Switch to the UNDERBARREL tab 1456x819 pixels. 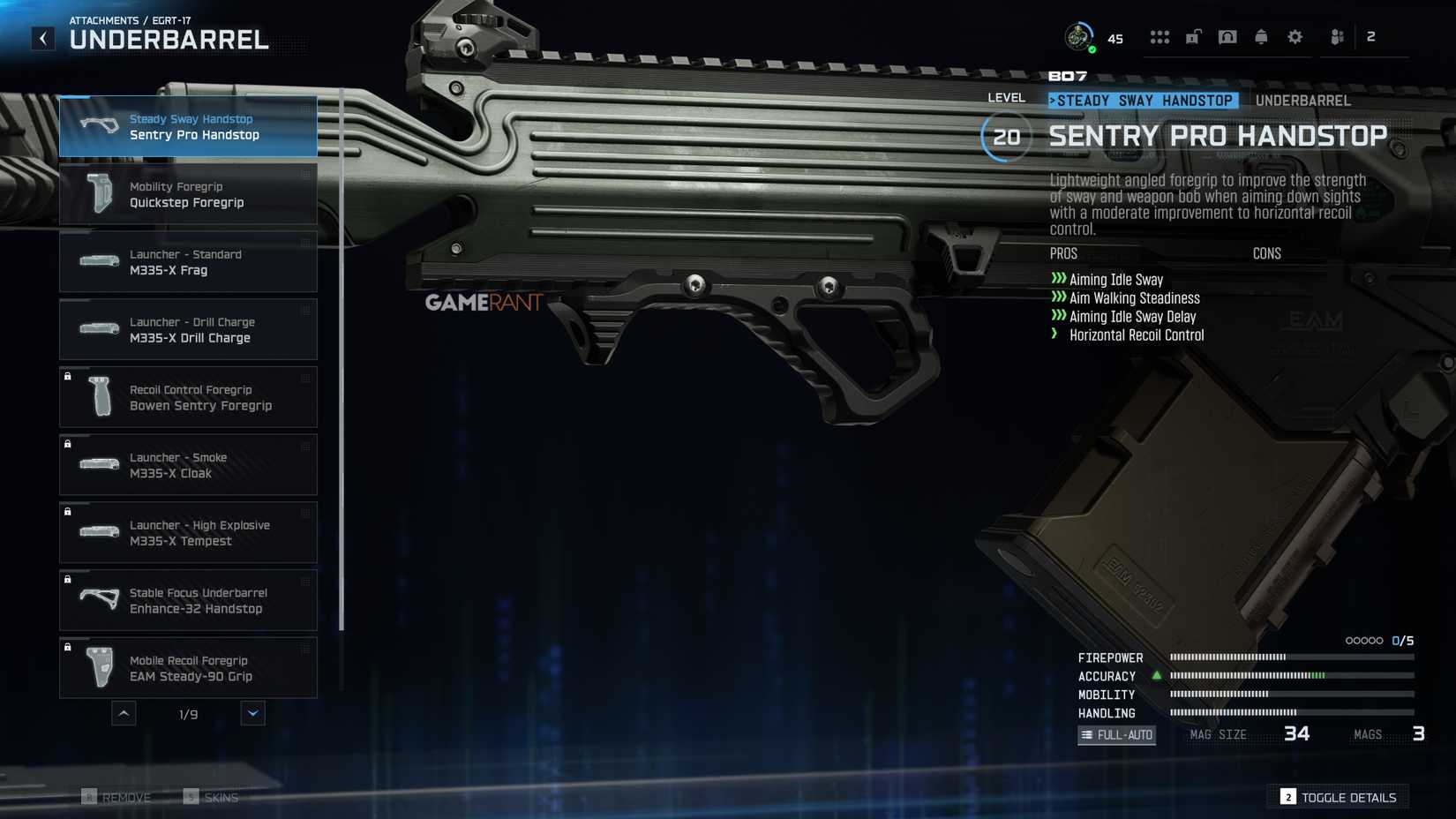(x=1302, y=100)
